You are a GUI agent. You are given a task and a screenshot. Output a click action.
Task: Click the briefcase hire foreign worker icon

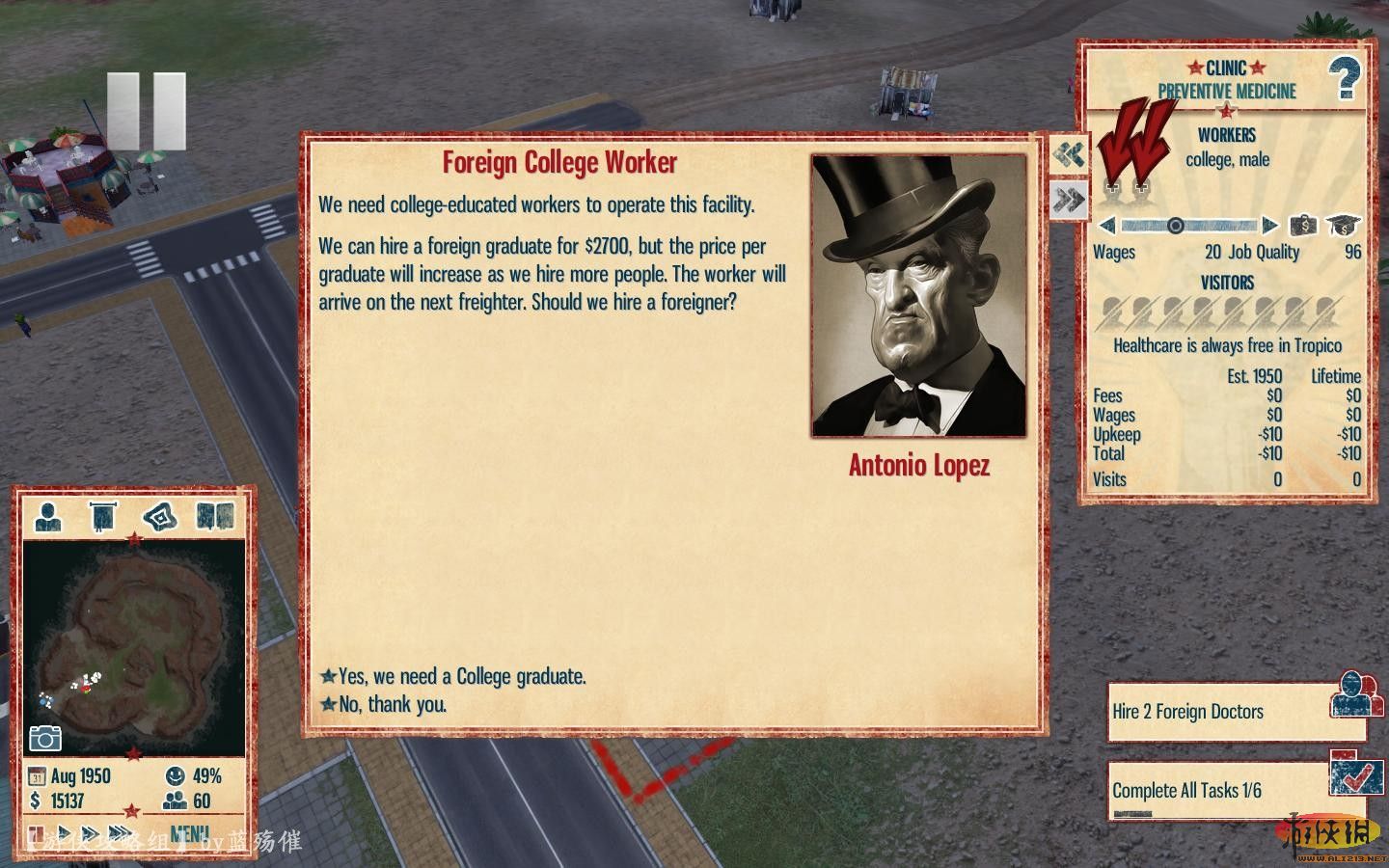(1303, 226)
